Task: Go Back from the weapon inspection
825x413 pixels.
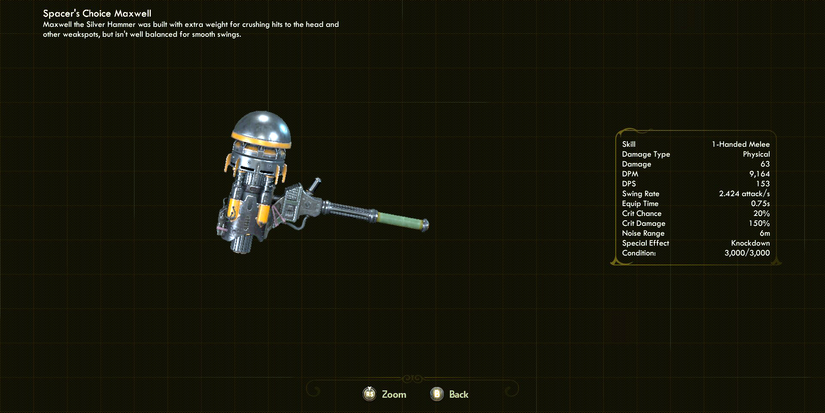Action: pyautogui.click(x=458, y=394)
